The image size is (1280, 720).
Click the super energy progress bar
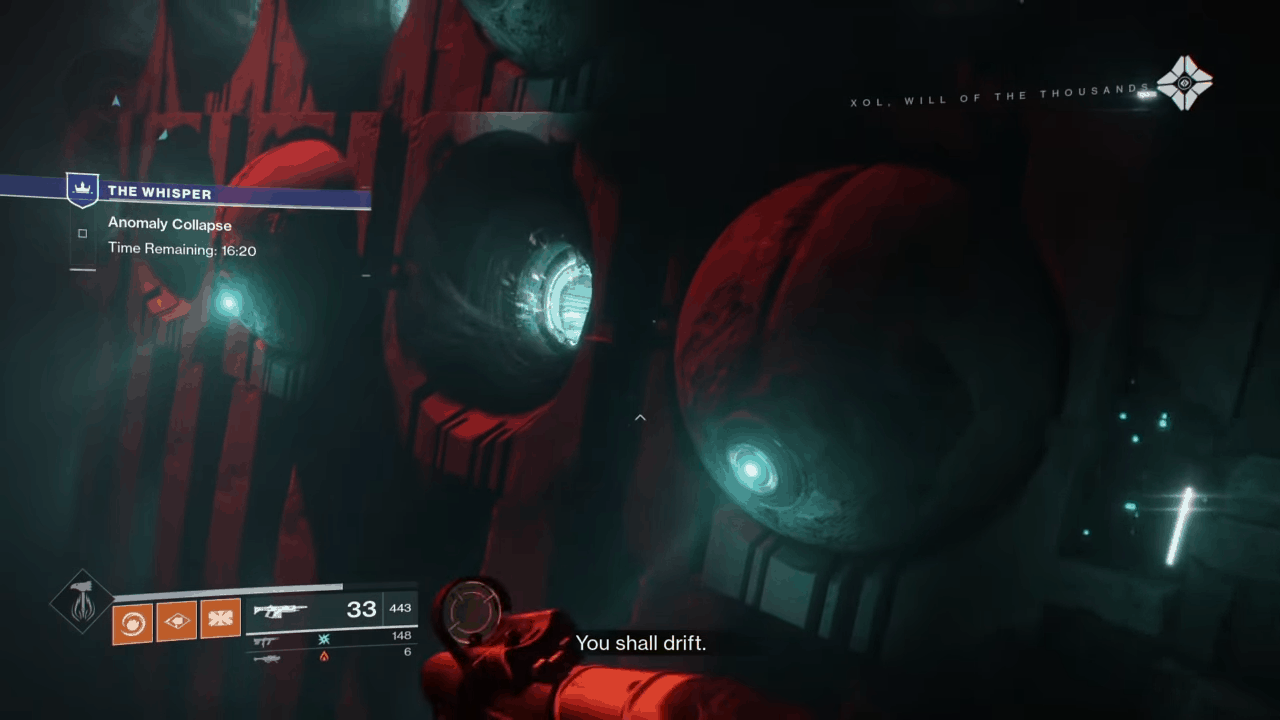pos(228,588)
